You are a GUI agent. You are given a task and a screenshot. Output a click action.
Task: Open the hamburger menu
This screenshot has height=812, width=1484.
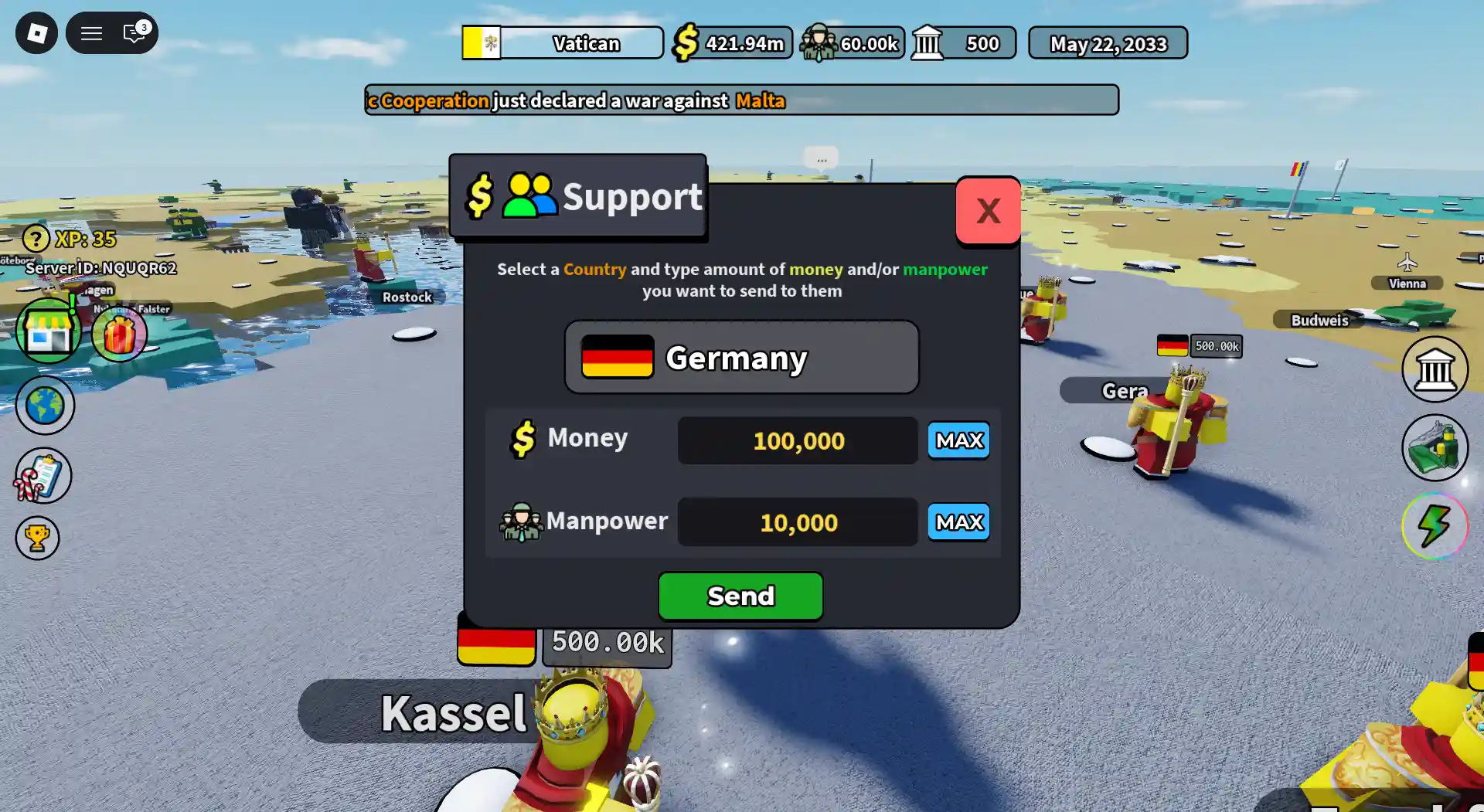[90, 33]
